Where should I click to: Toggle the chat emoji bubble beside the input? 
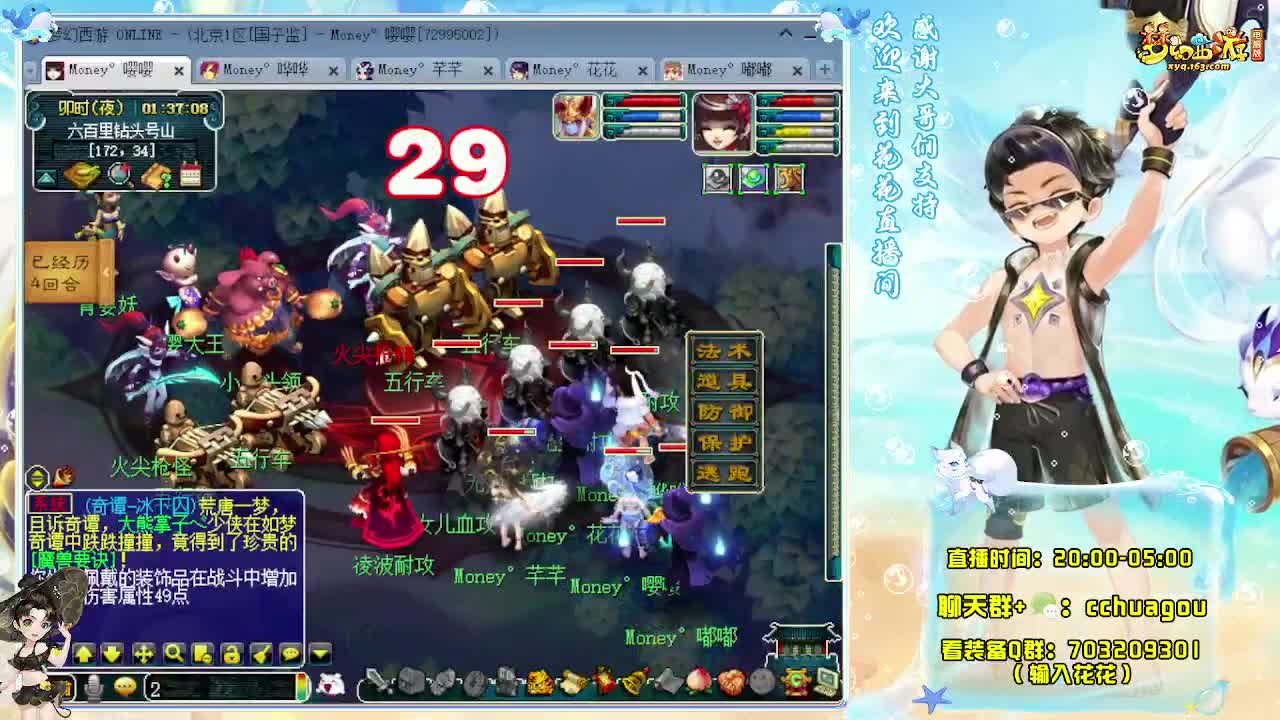[x=124, y=687]
